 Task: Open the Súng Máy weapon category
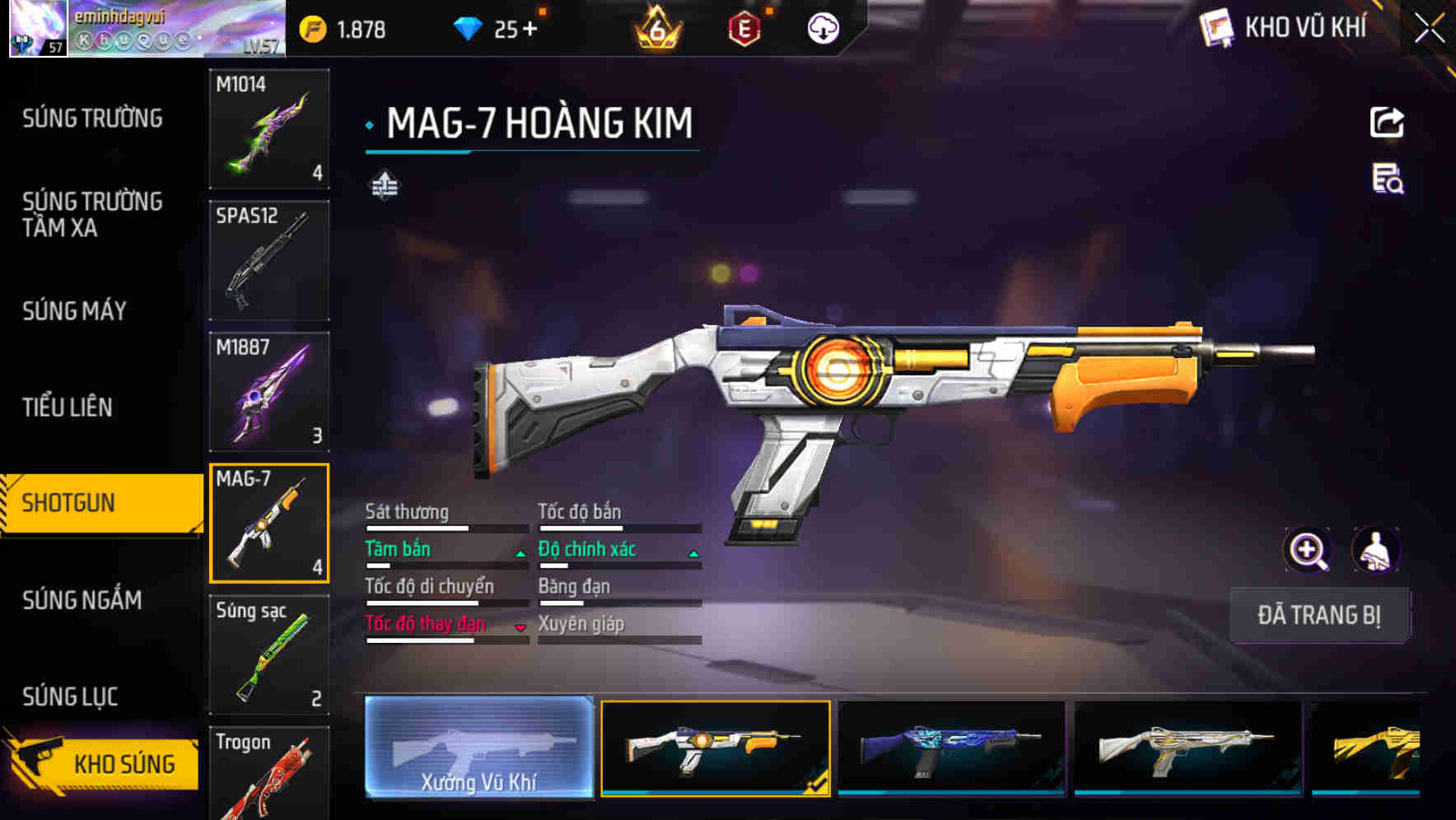pos(75,311)
